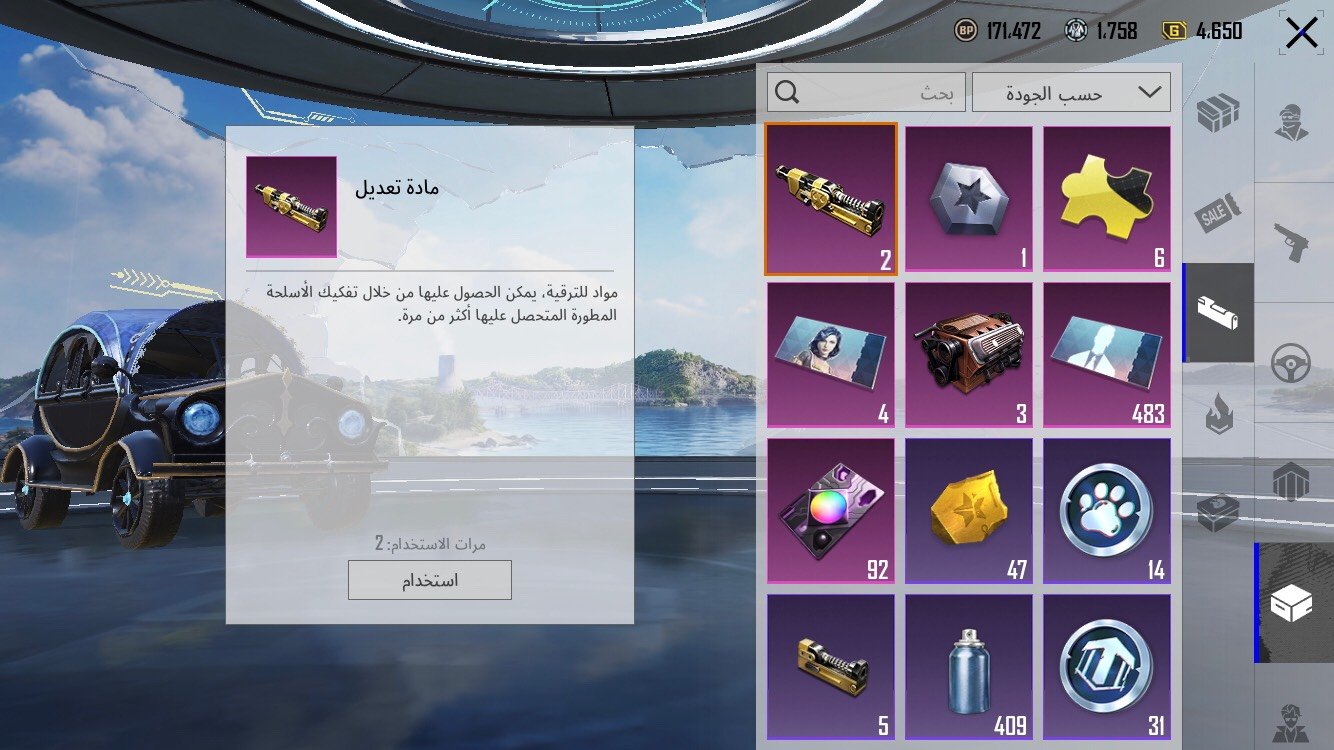Open the search magnifier icon
The height and width of the screenshot is (750, 1334).
click(x=789, y=92)
